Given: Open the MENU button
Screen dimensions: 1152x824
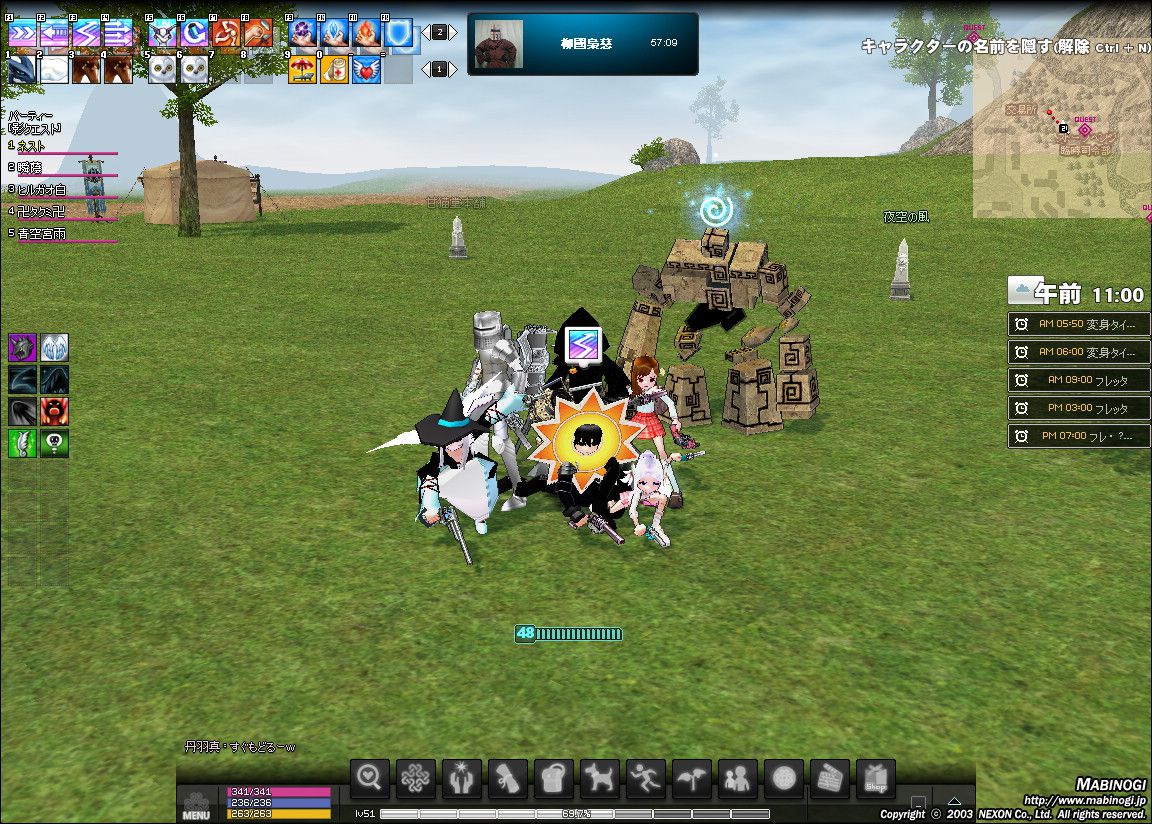Looking at the screenshot, I should 196,805.
